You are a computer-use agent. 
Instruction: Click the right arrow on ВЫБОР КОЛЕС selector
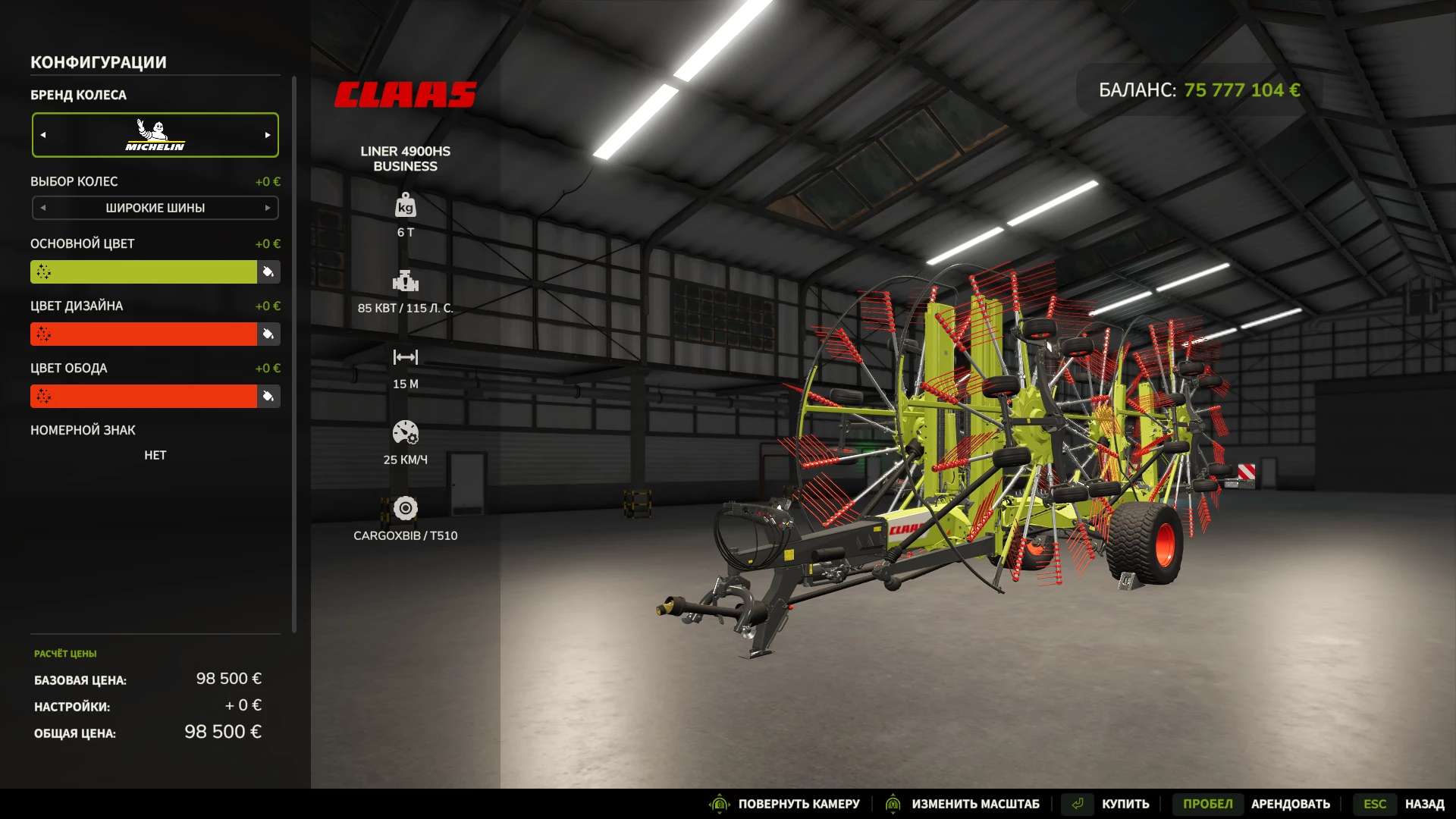point(267,207)
